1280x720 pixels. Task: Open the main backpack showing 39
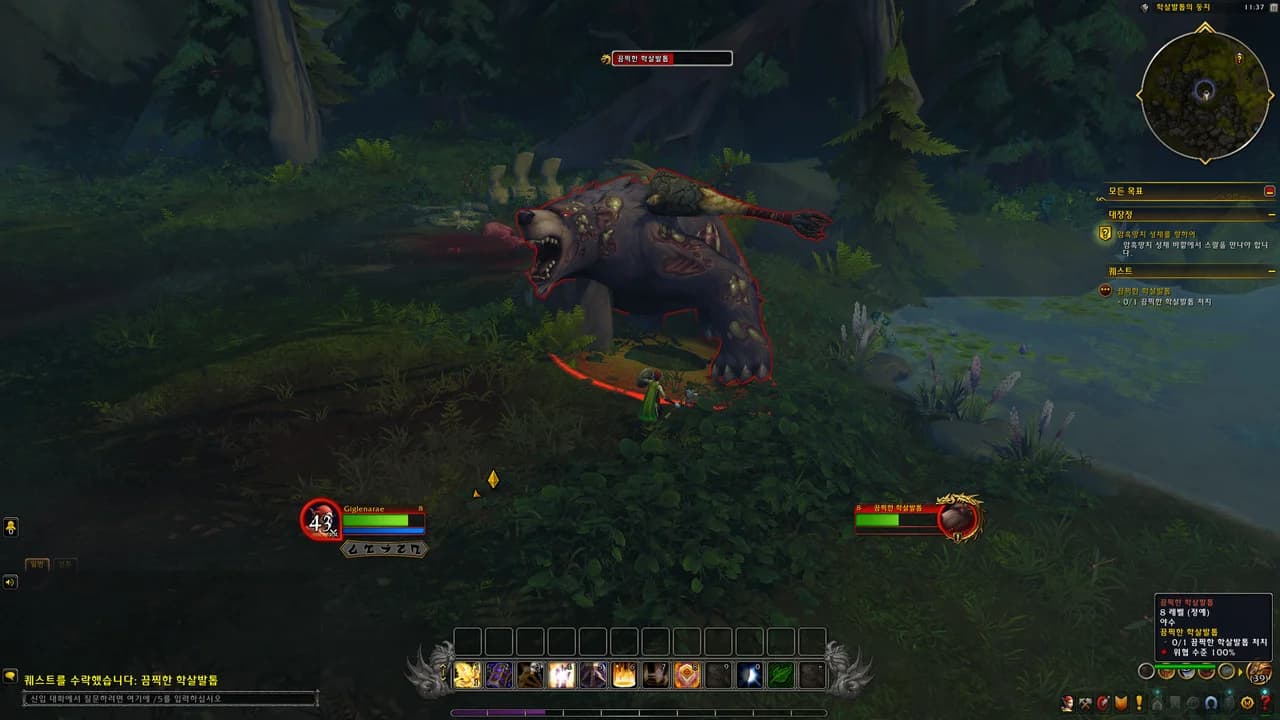[x=1259, y=673]
